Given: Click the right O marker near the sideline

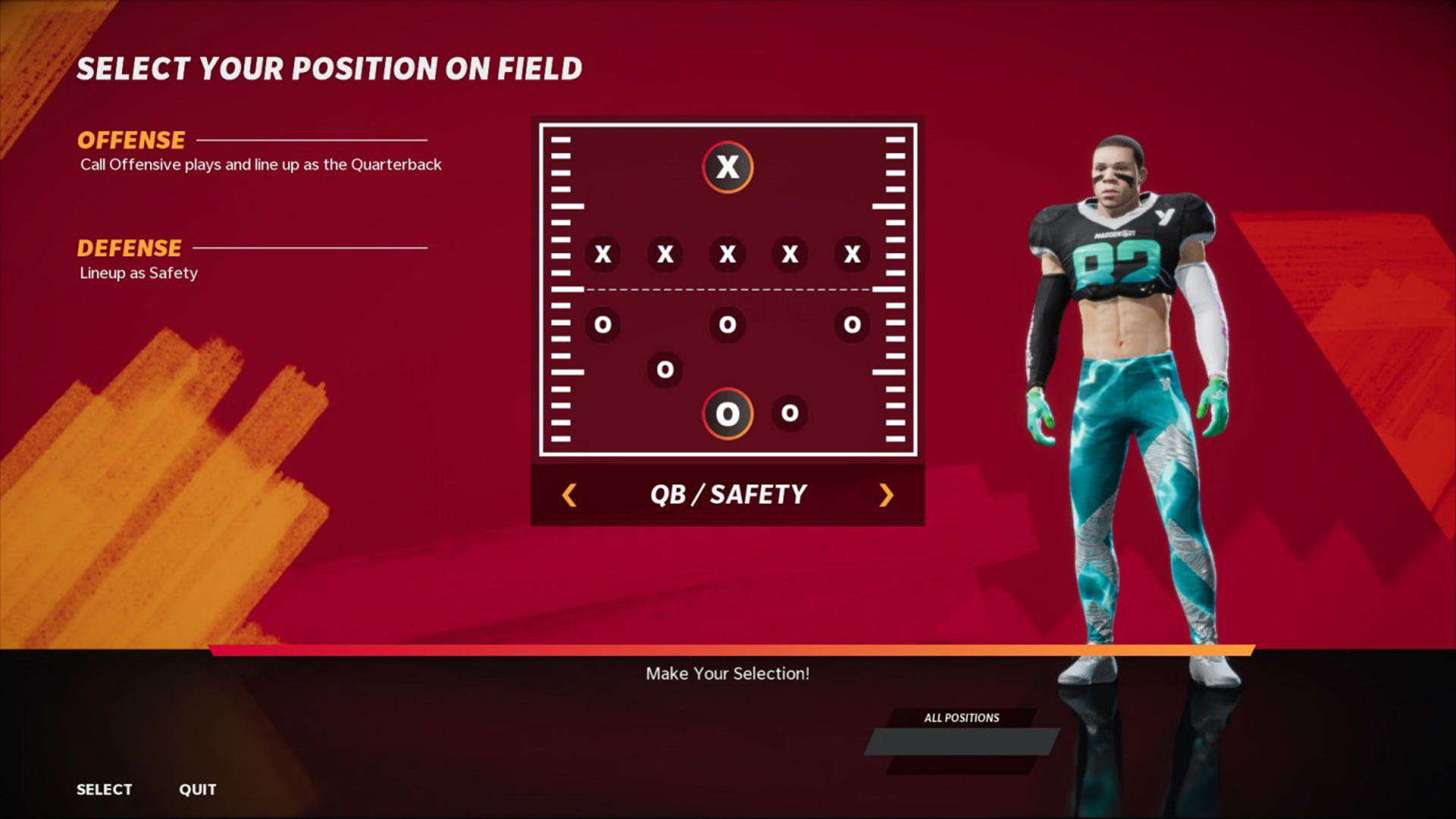Looking at the screenshot, I should 852,325.
